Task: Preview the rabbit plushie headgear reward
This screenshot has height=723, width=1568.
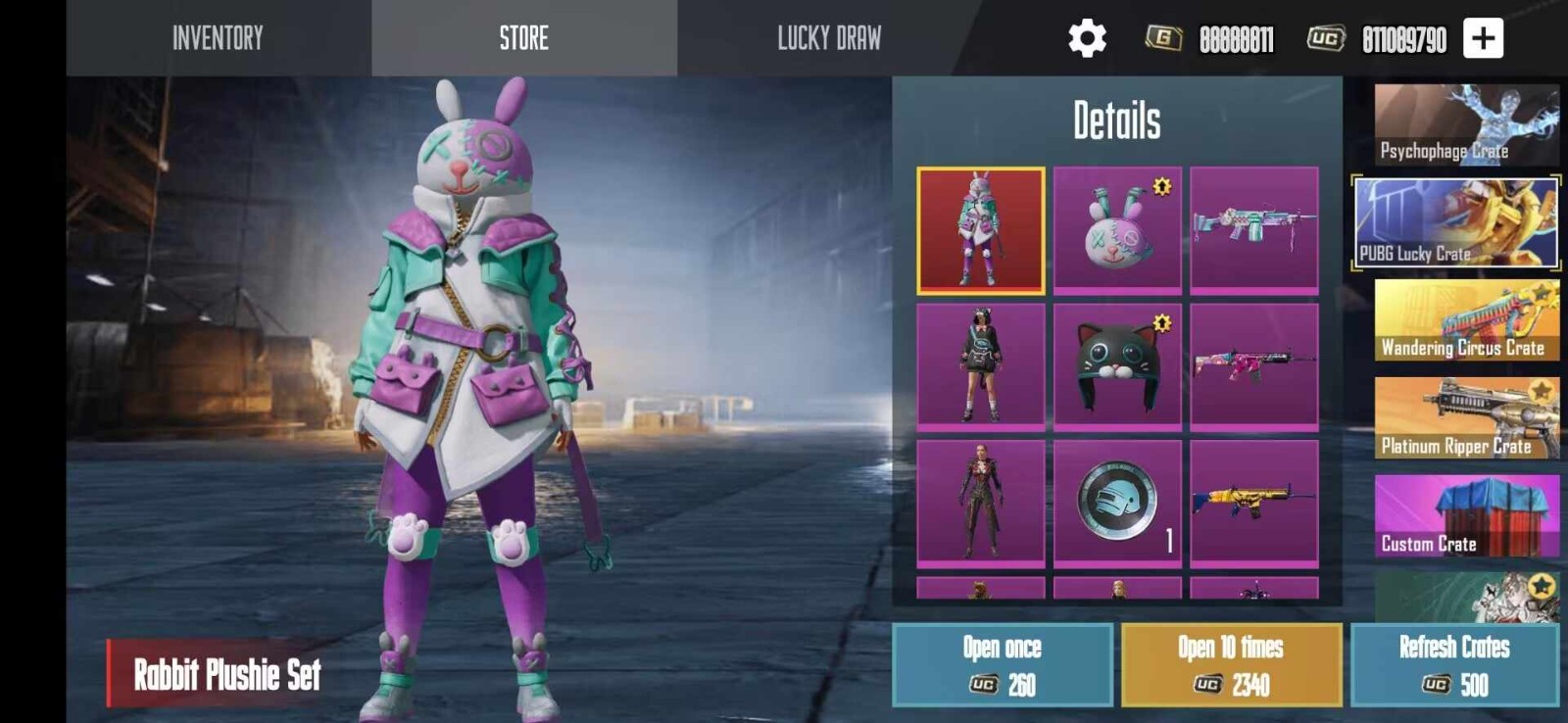Action: coord(1117,230)
